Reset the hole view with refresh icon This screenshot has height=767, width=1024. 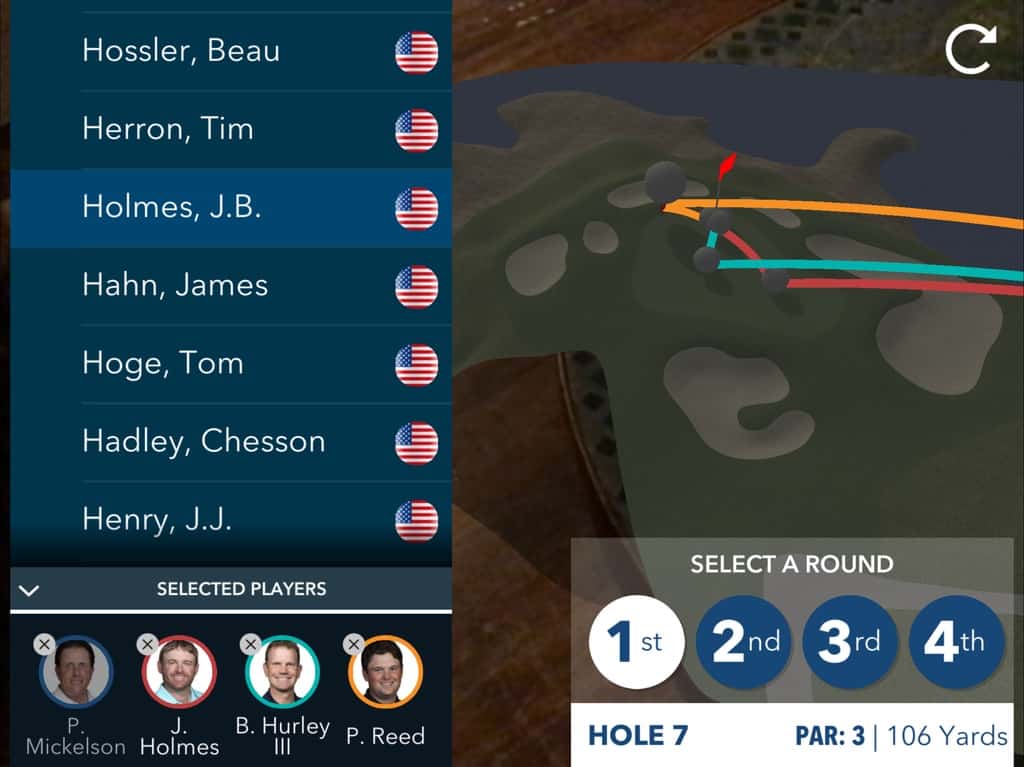click(971, 49)
